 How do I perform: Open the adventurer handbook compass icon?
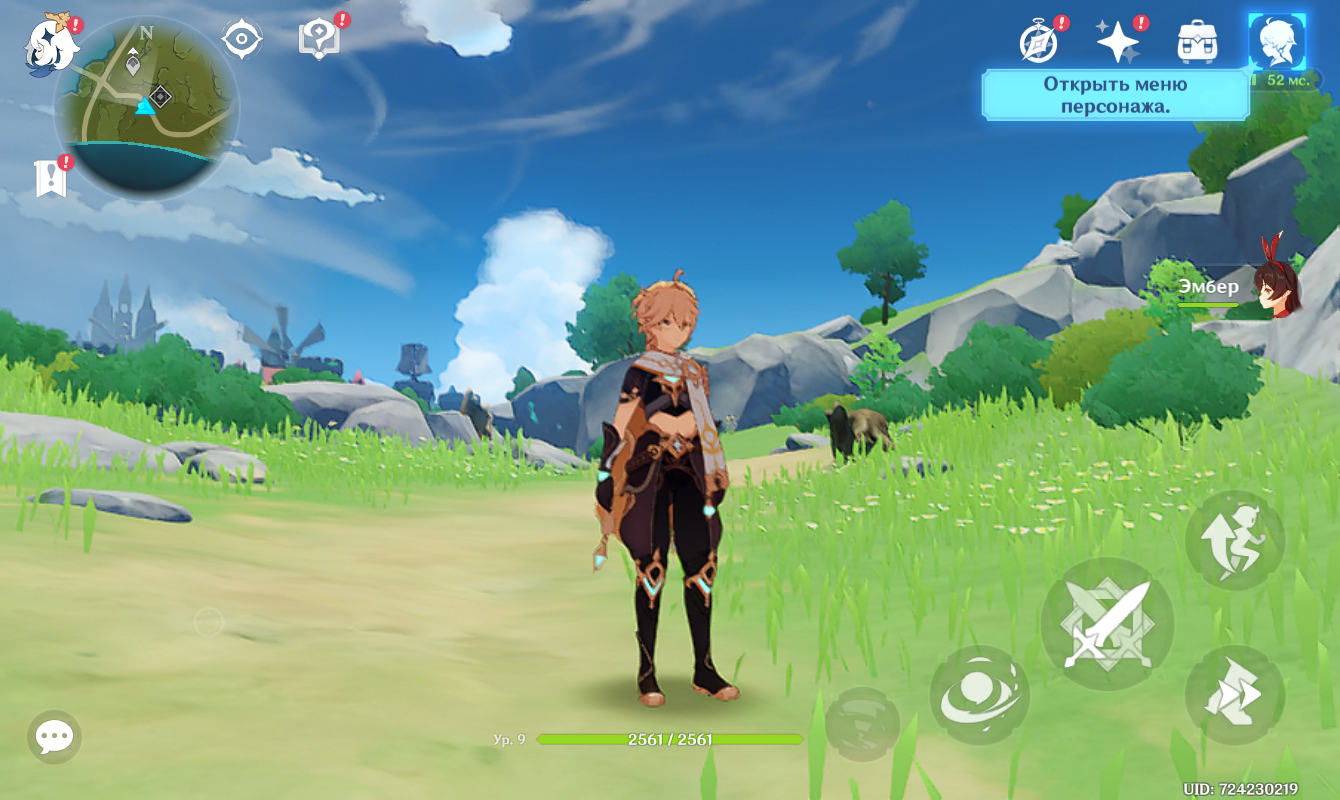click(x=1039, y=42)
